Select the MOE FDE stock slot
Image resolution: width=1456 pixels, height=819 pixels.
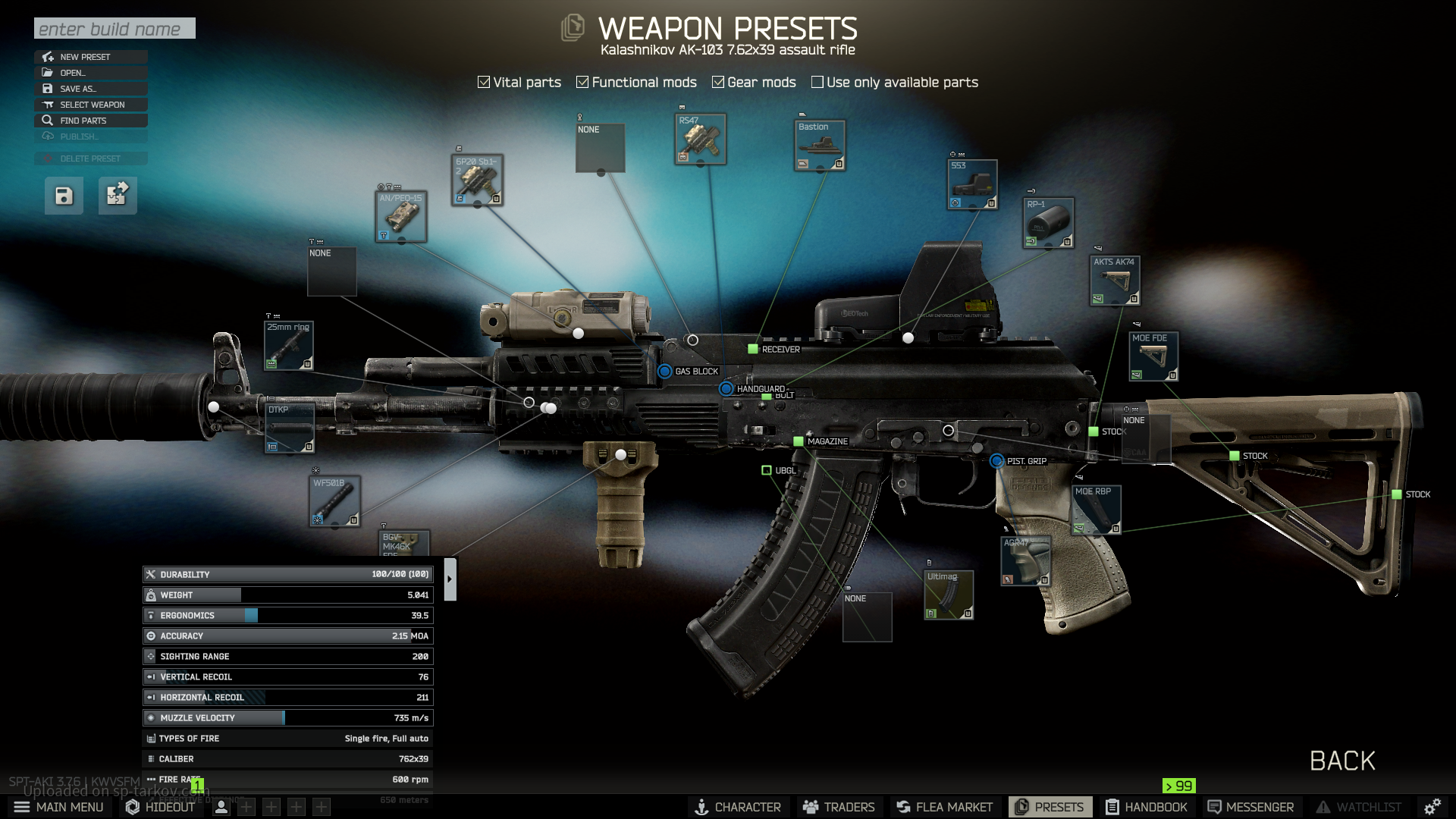[x=1153, y=356]
